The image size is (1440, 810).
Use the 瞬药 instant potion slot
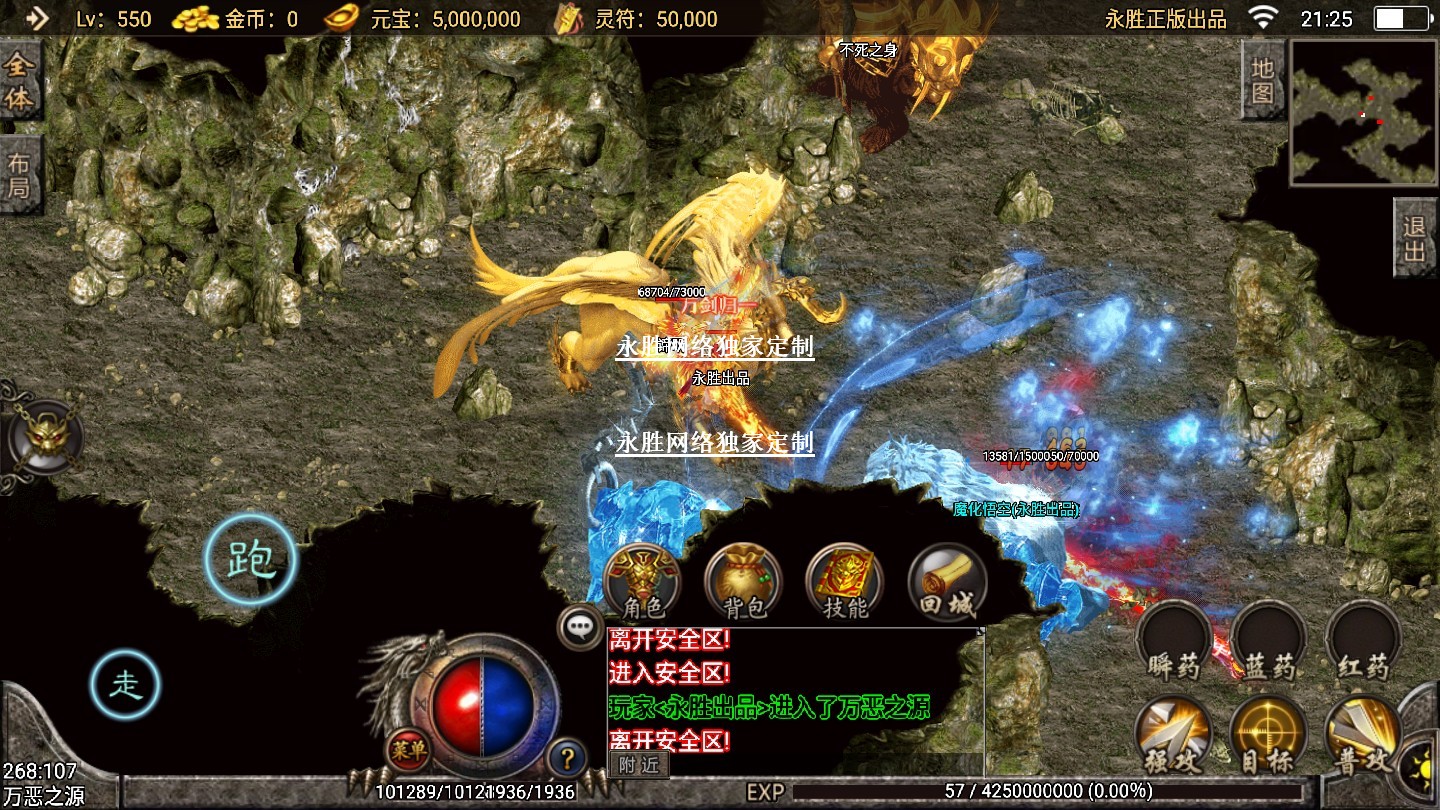[x=1174, y=642]
